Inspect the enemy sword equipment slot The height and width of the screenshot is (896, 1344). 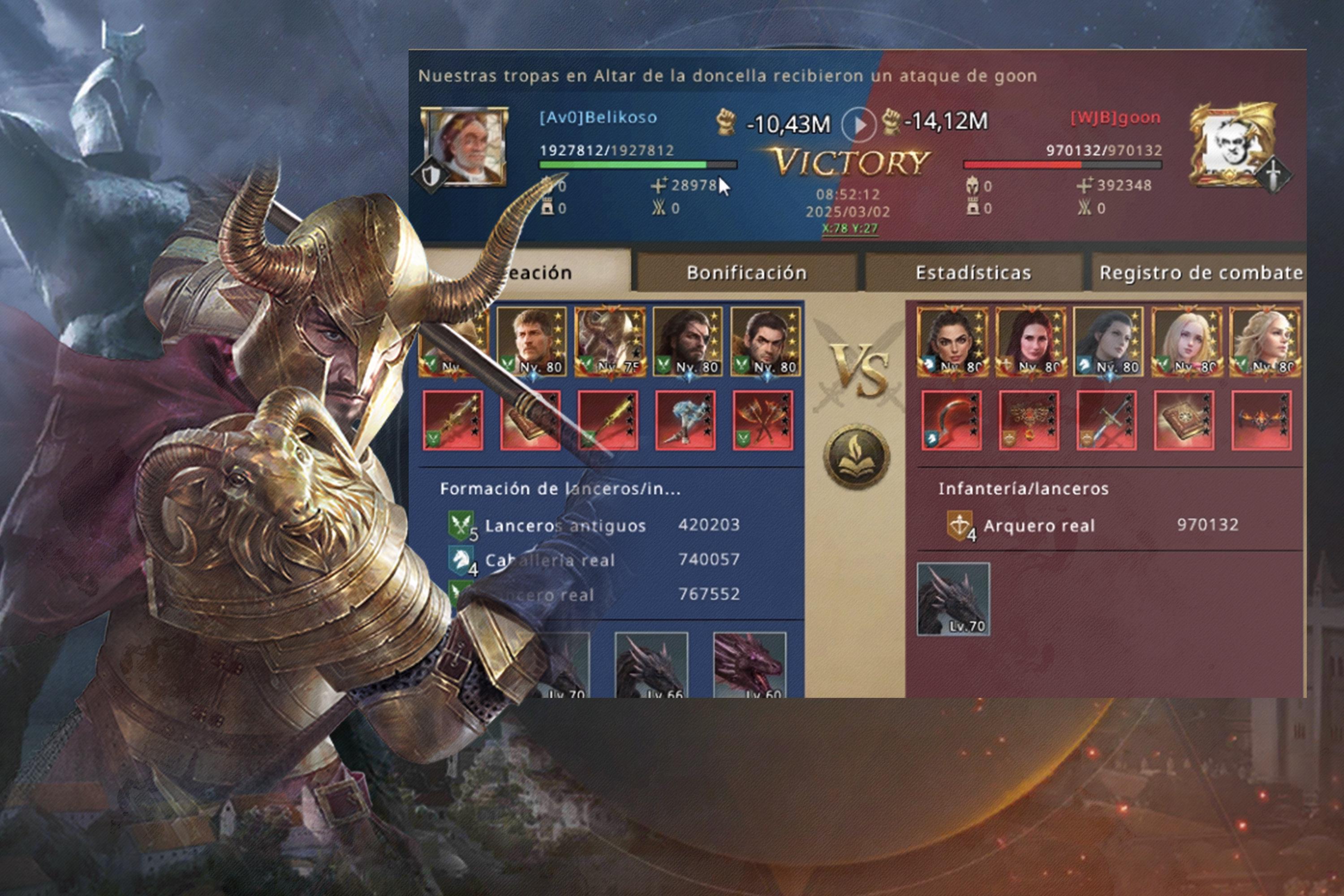pyautogui.click(x=1106, y=421)
